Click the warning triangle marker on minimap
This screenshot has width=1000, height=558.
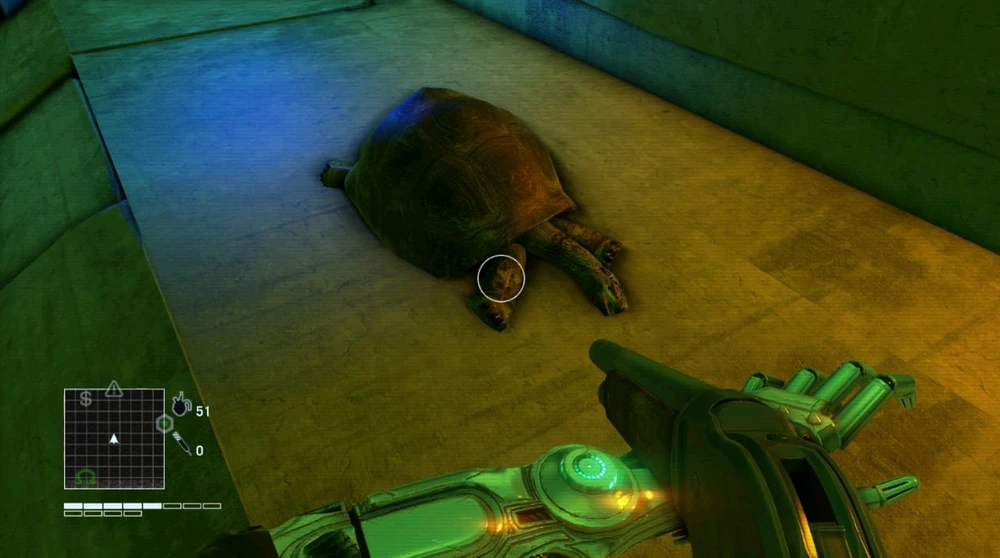click(114, 388)
